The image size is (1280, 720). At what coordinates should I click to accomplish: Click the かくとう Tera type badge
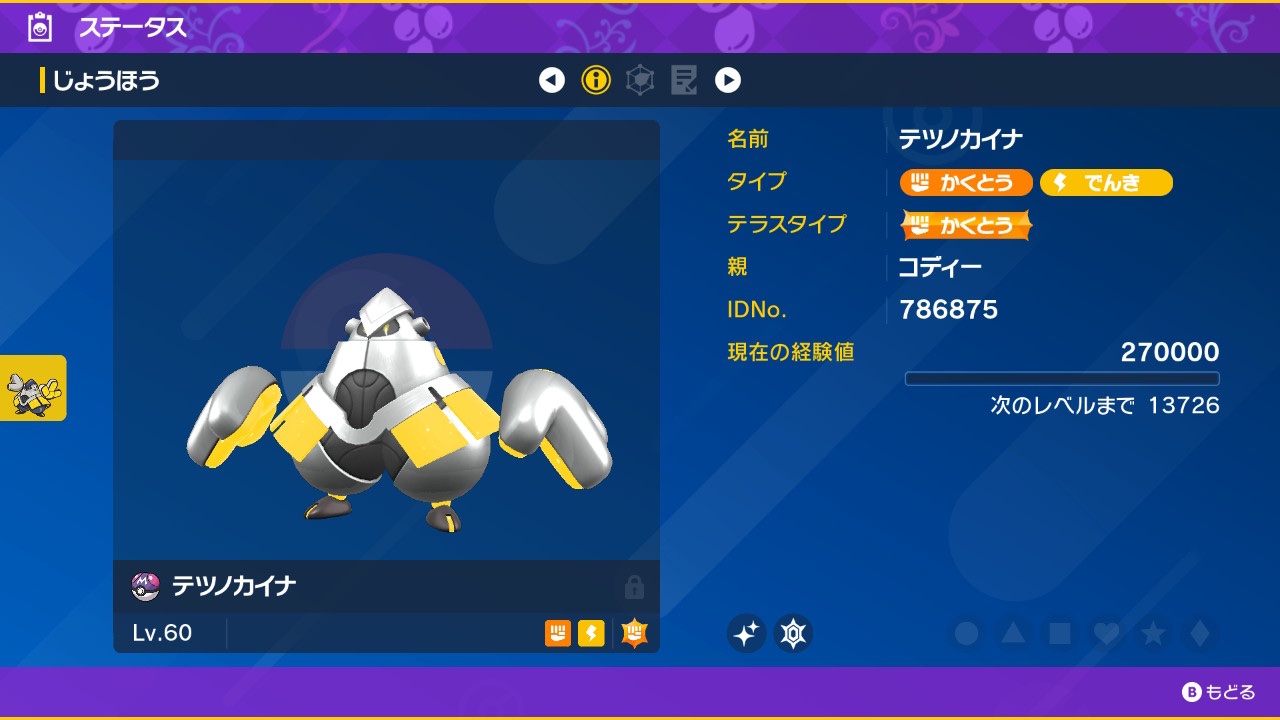965,225
